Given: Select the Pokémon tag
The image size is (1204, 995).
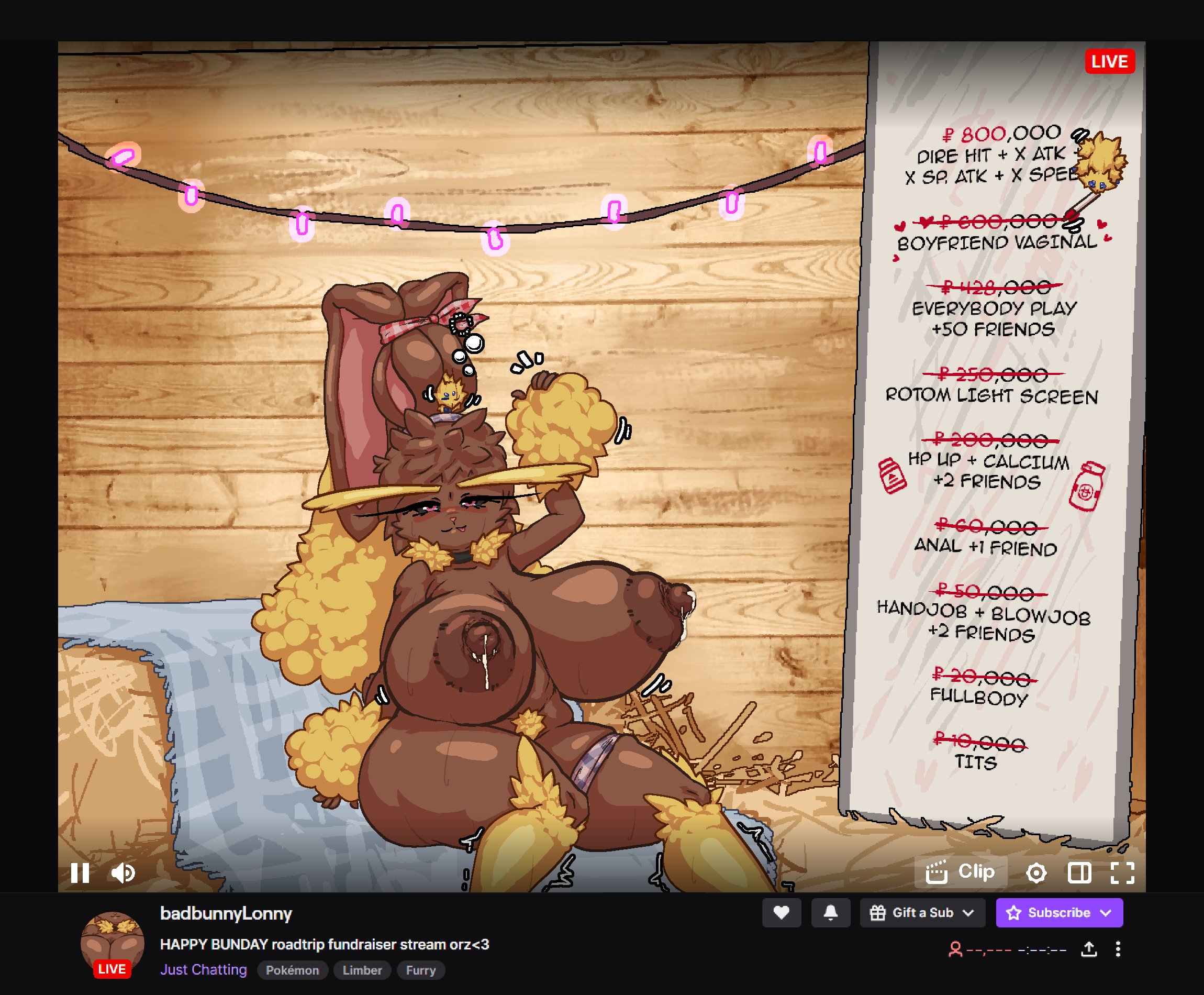Looking at the screenshot, I should tap(292, 970).
